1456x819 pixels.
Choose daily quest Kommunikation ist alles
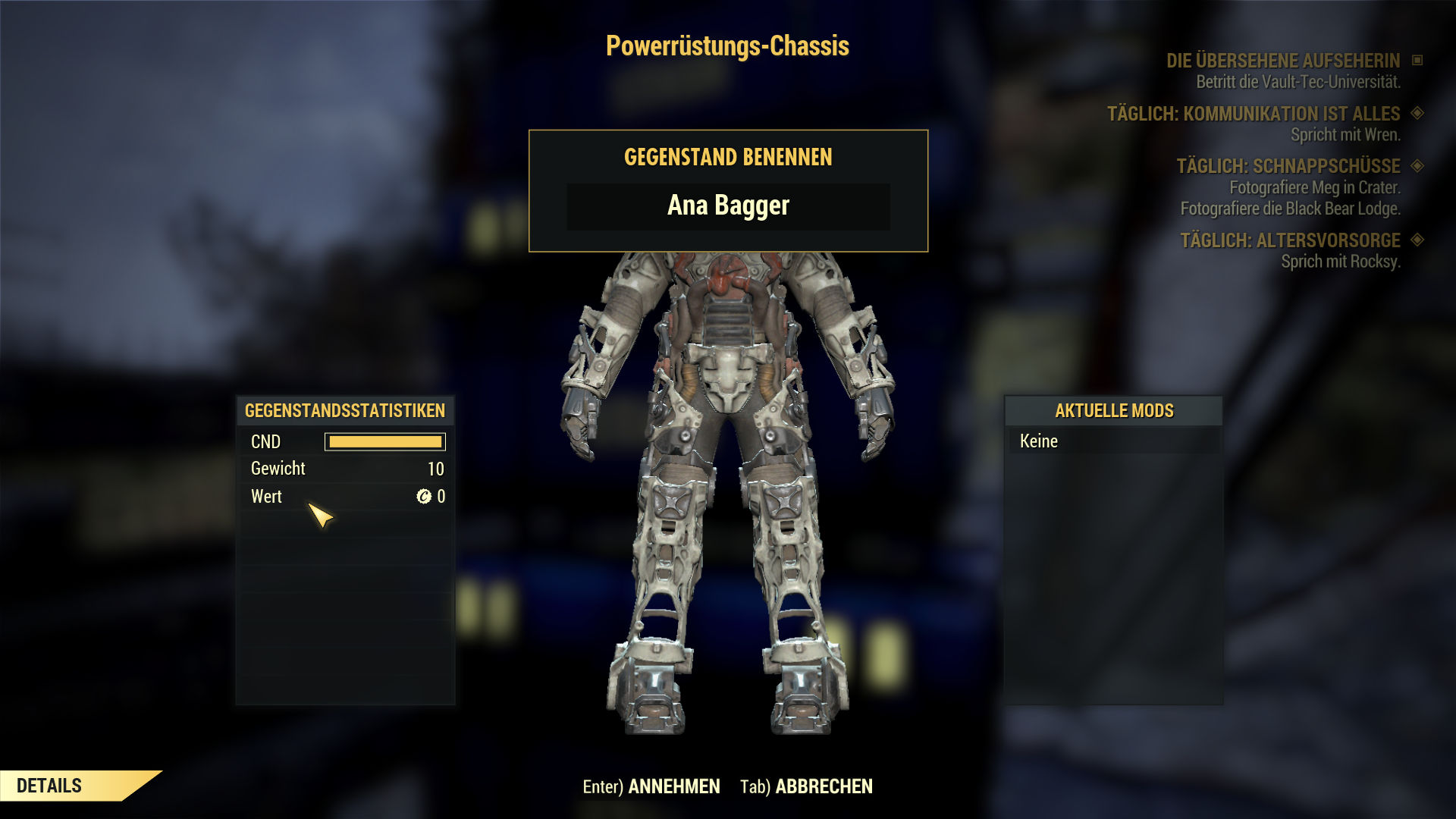tap(1253, 114)
